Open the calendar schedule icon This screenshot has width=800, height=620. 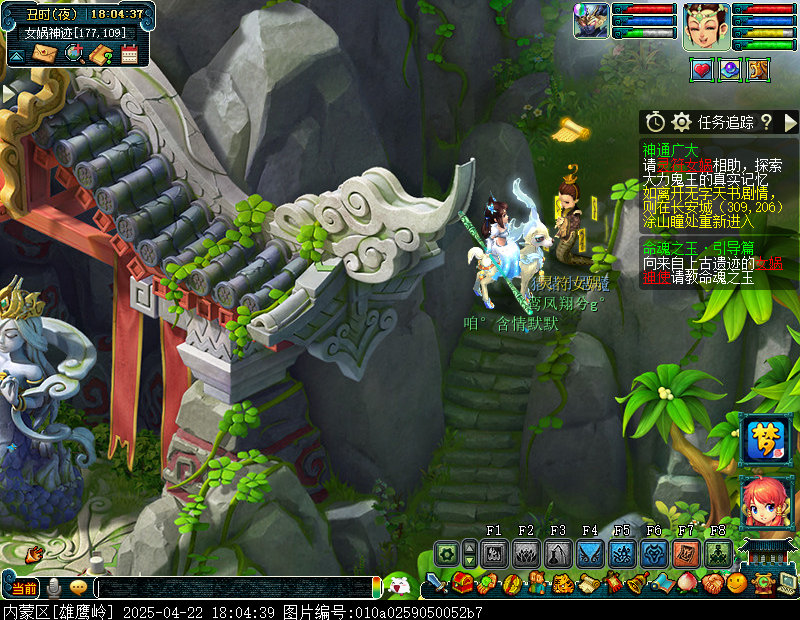pyautogui.click(x=129, y=54)
